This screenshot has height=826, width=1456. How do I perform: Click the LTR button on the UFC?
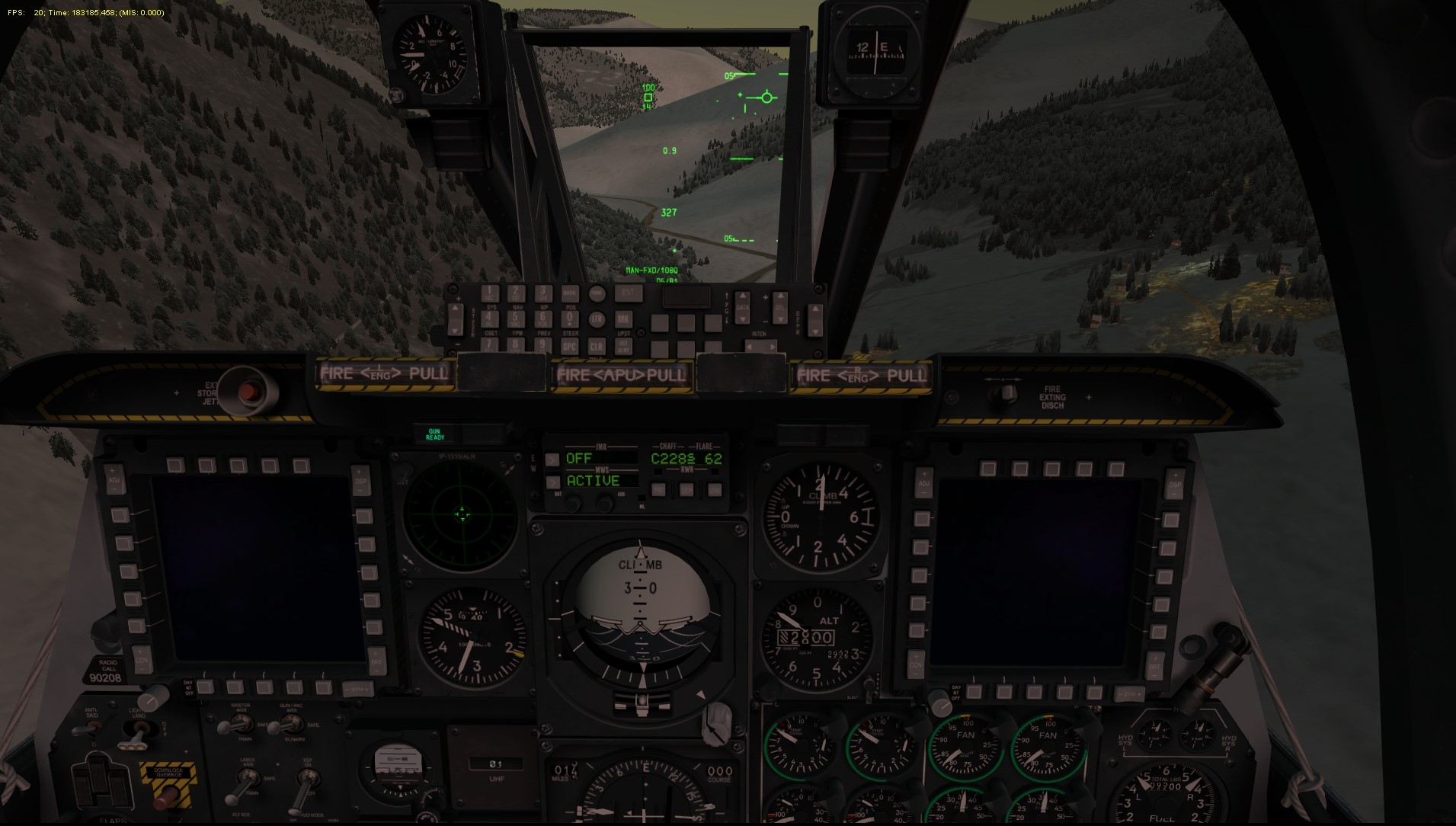tap(597, 319)
